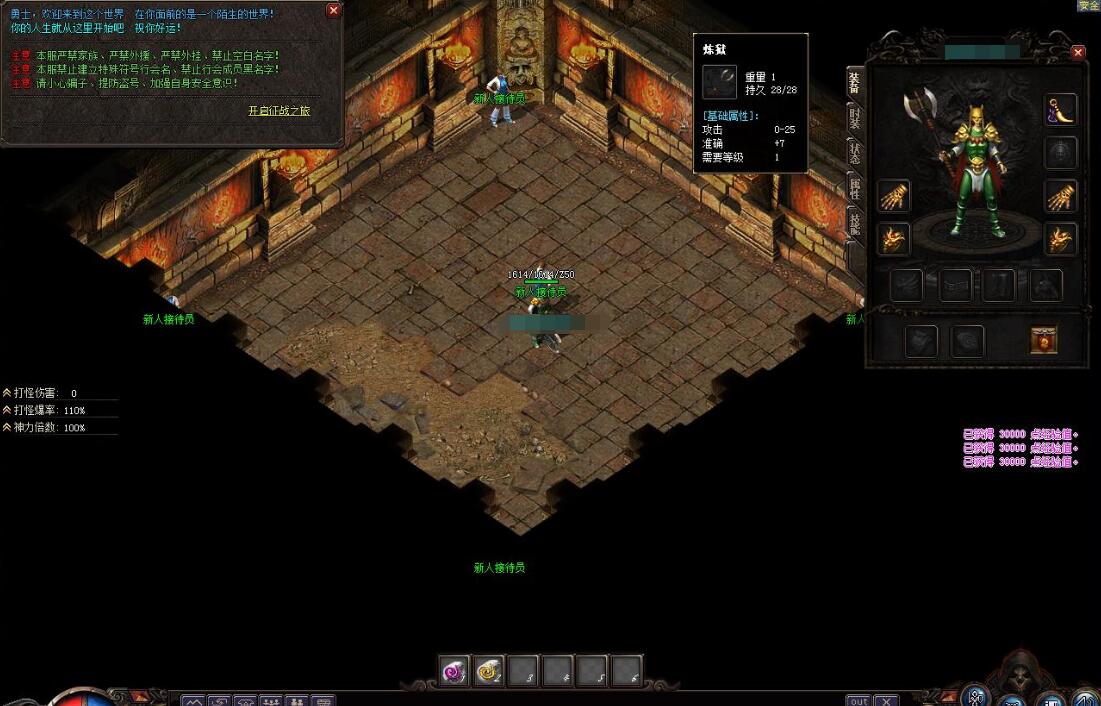This screenshot has height=706, width=1101.
Task: Close the character equipment panel
Action: [1077, 52]
